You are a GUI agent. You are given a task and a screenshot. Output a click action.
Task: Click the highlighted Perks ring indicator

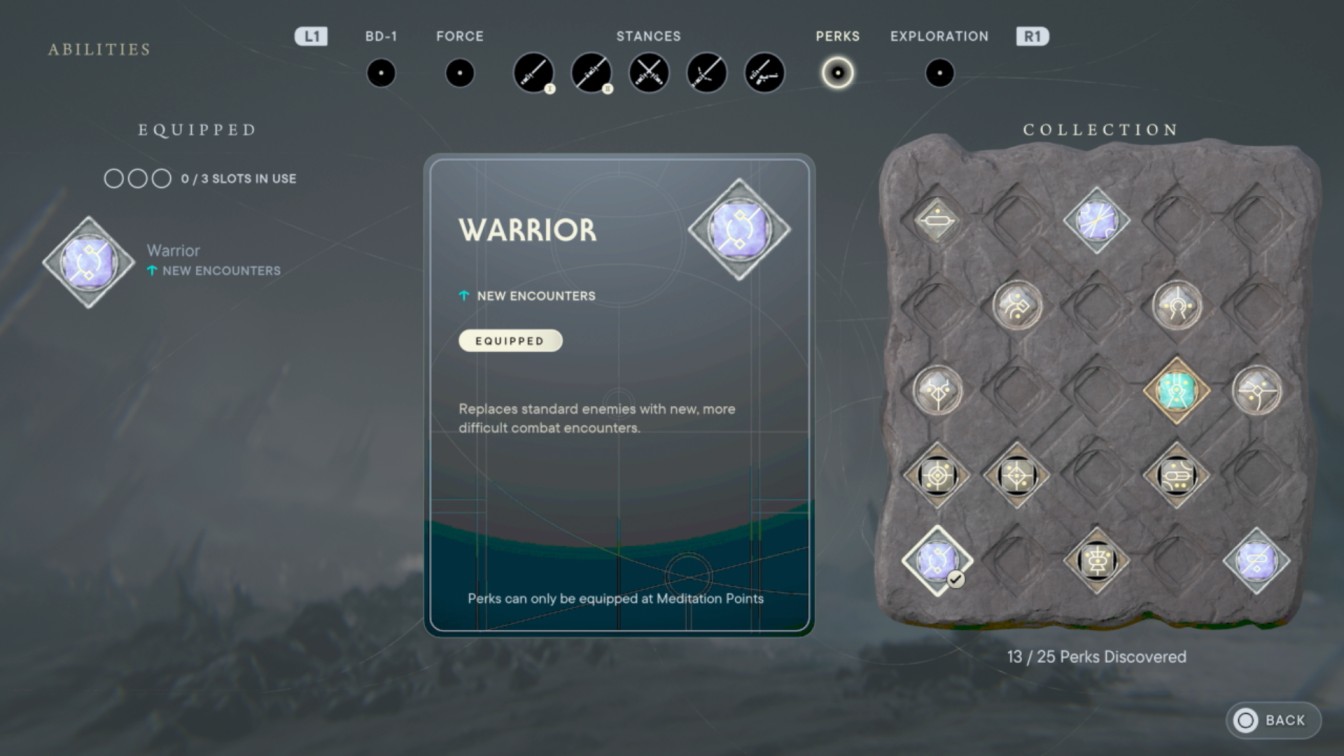(838, 72)
